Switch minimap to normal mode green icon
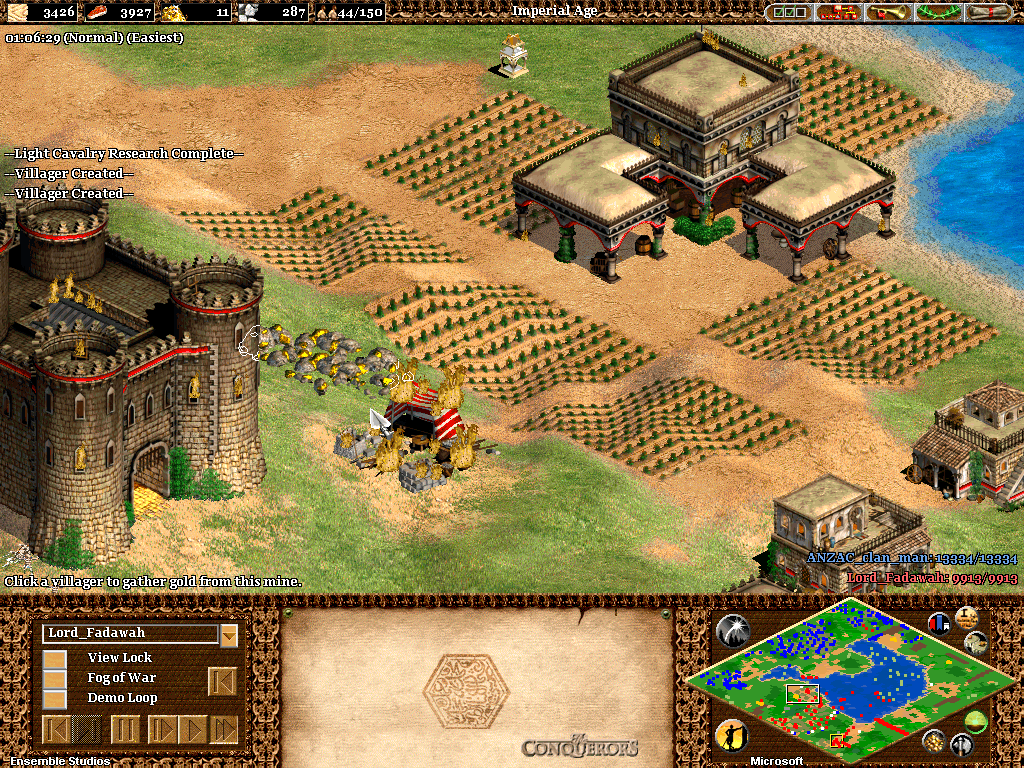The width and height of the screenshot is (1024, 768). (977, 721)
